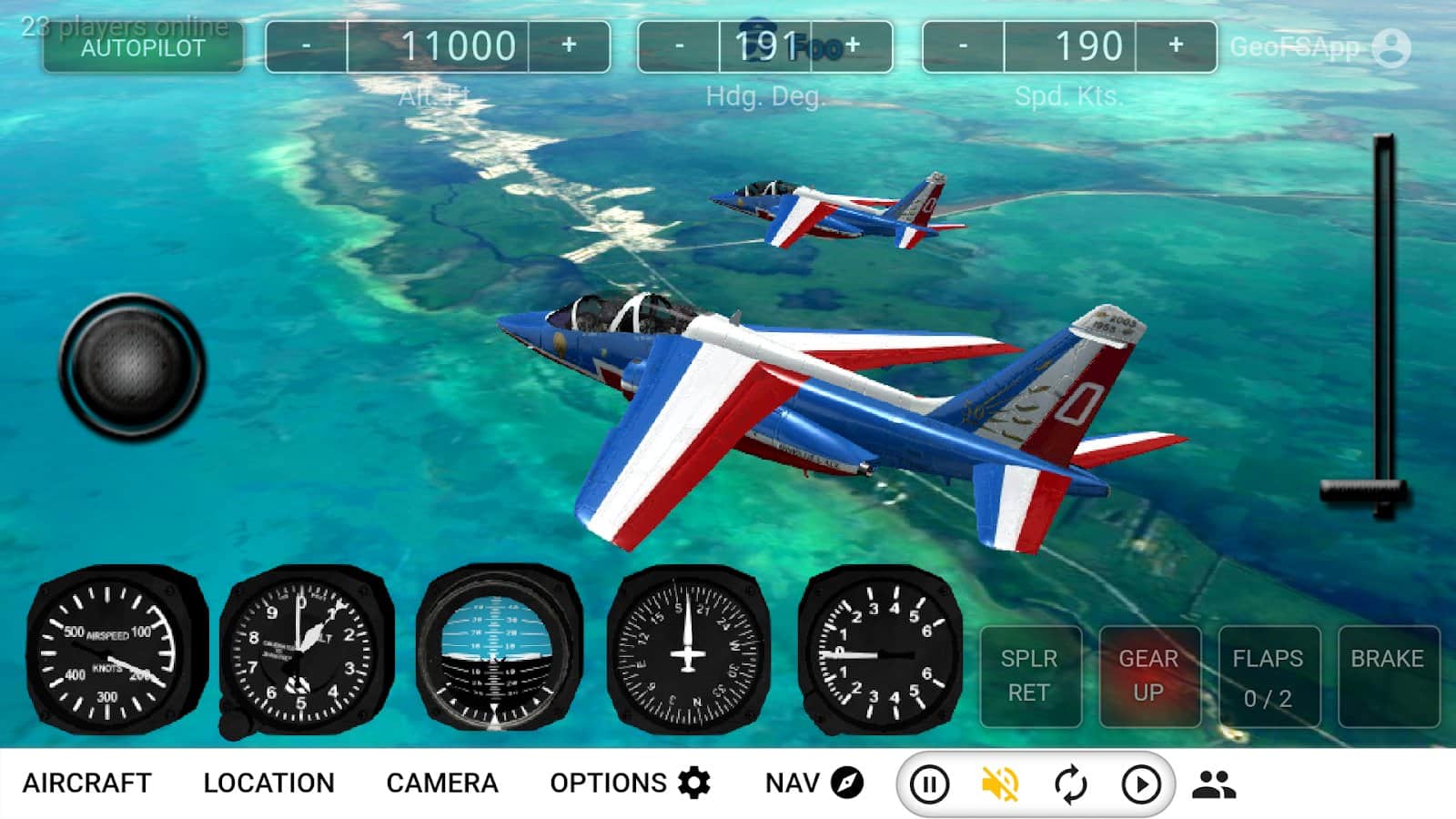Screen dimensions: 1456x819
Task: Decrease the autopilot altitude value
Action: pos(307,45)
